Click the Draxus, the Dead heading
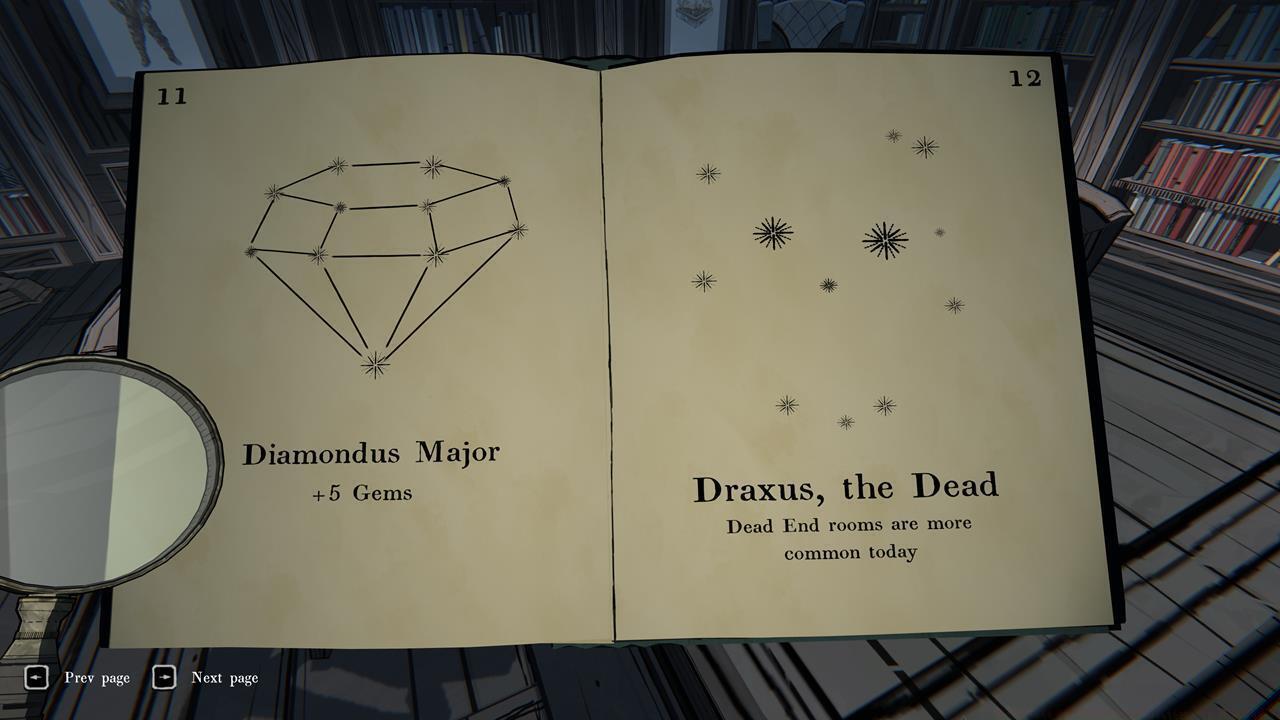1280x720 pixels. [848, 488]
